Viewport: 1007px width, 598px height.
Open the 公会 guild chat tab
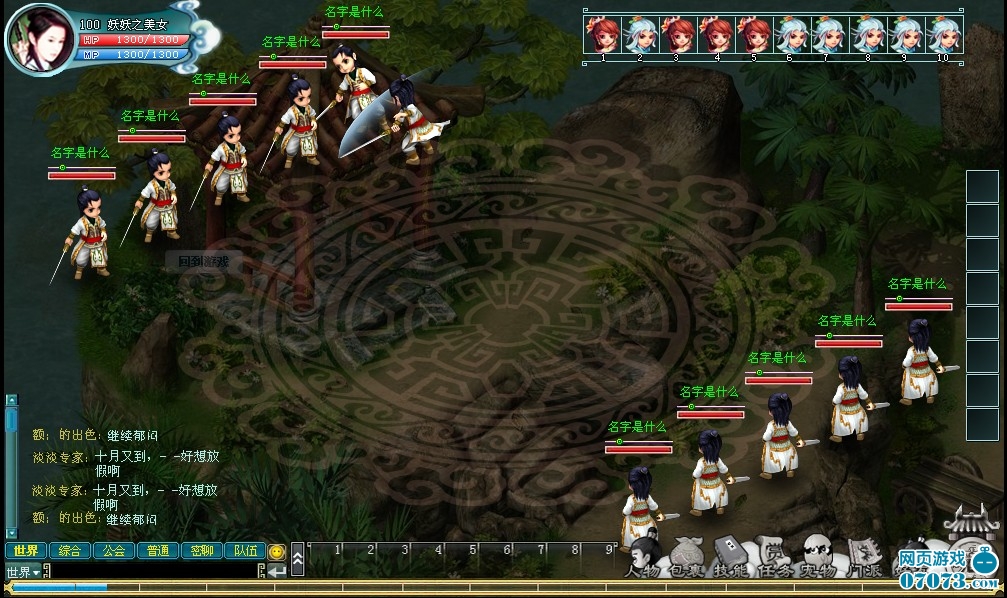(x=113, y=550)
